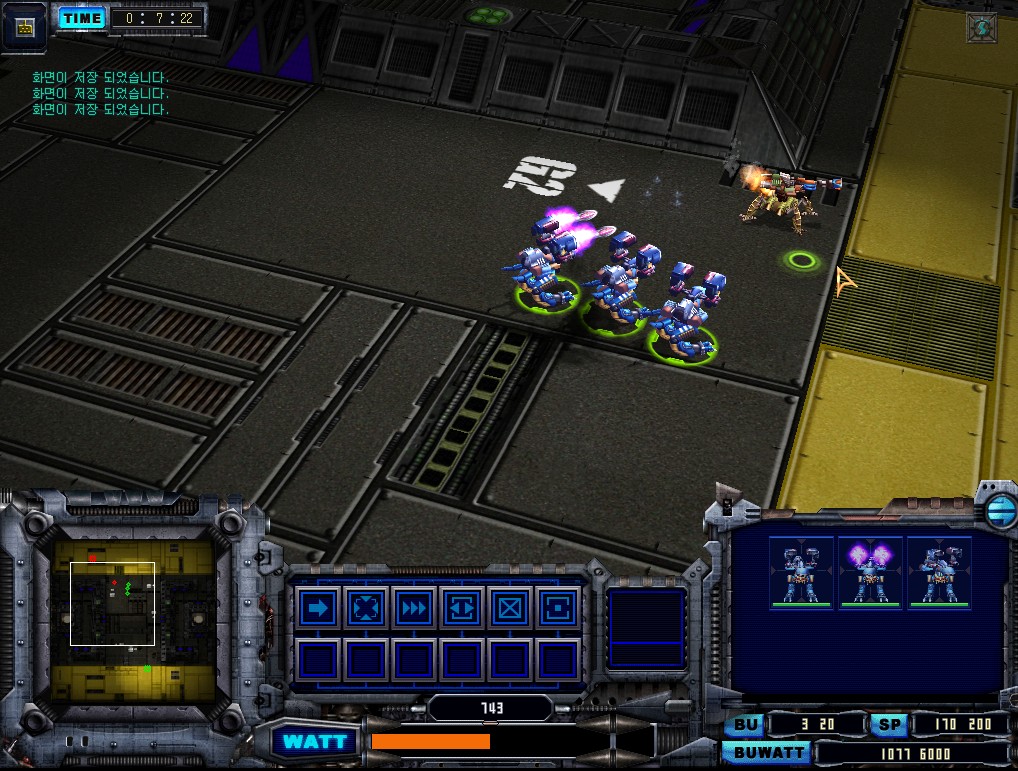Click the crossed-box stop command
The width and height of the screenshot is (1018, 771).
(x=510, y=607)
